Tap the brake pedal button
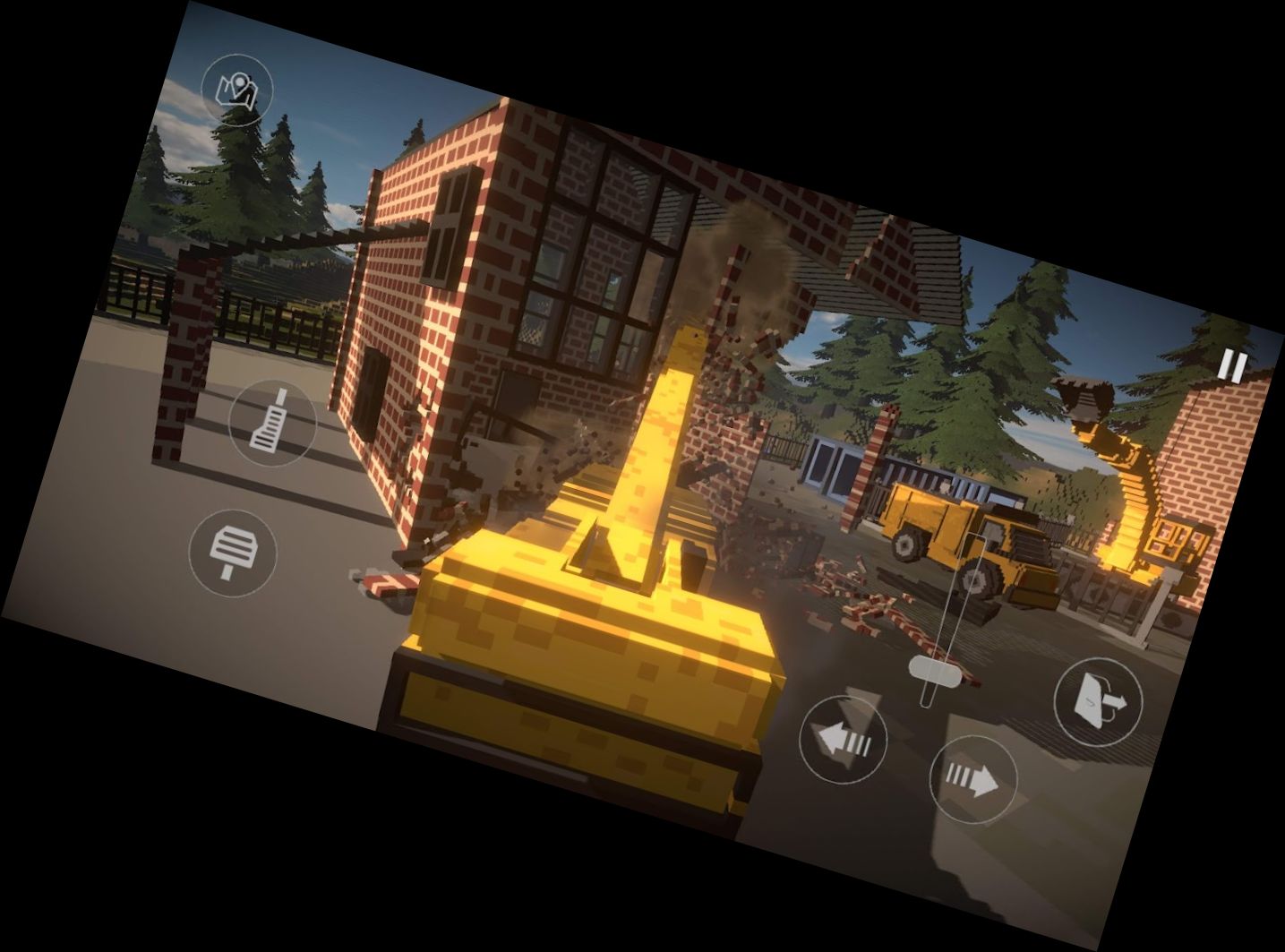The width and height of the screenshot is (1285, 952). pos(233,552)
